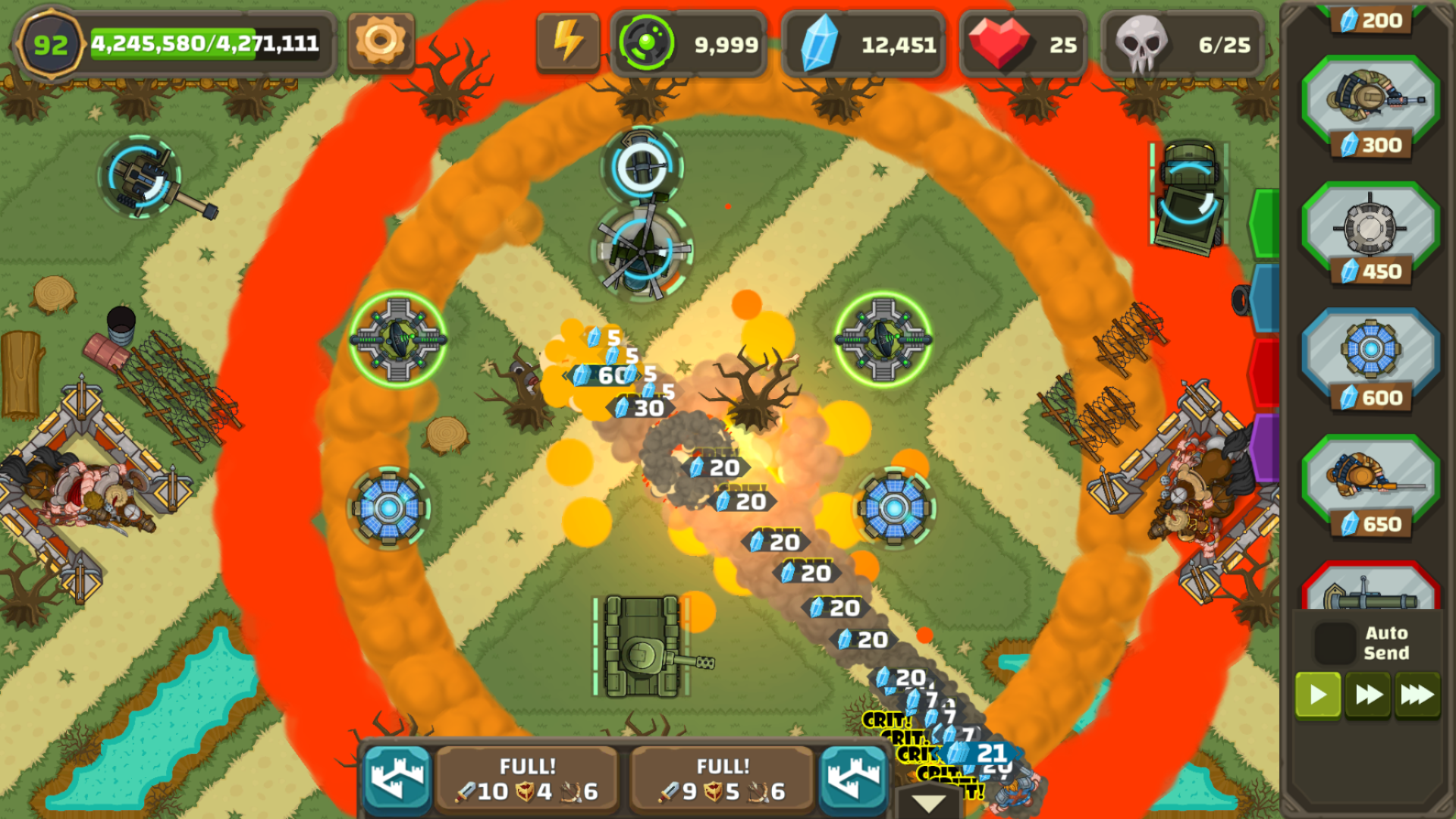Switch to the purple hexagon tab
1456x819 pixels.
click(1265, 447)
